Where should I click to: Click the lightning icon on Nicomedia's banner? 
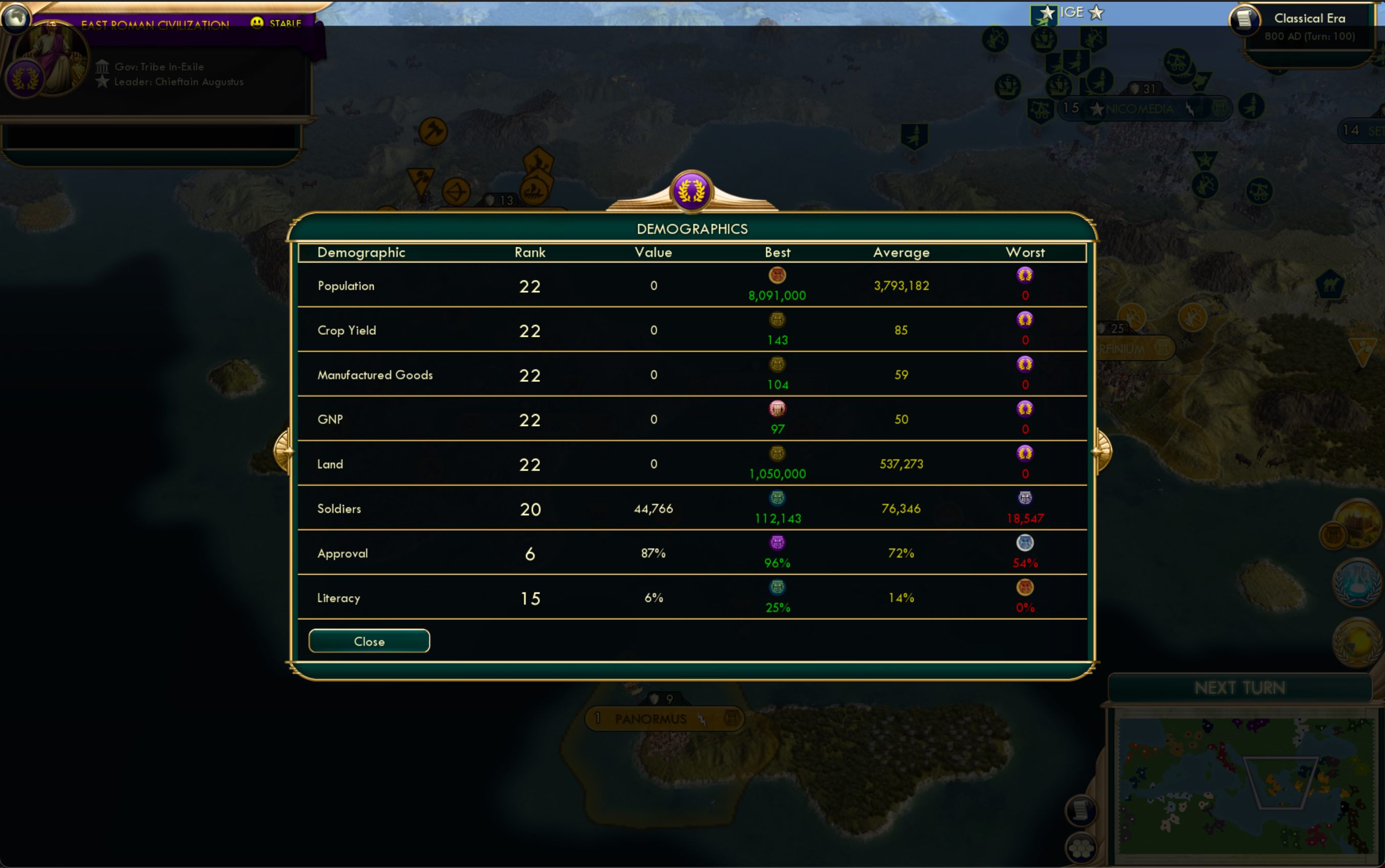coord(1191,109)
